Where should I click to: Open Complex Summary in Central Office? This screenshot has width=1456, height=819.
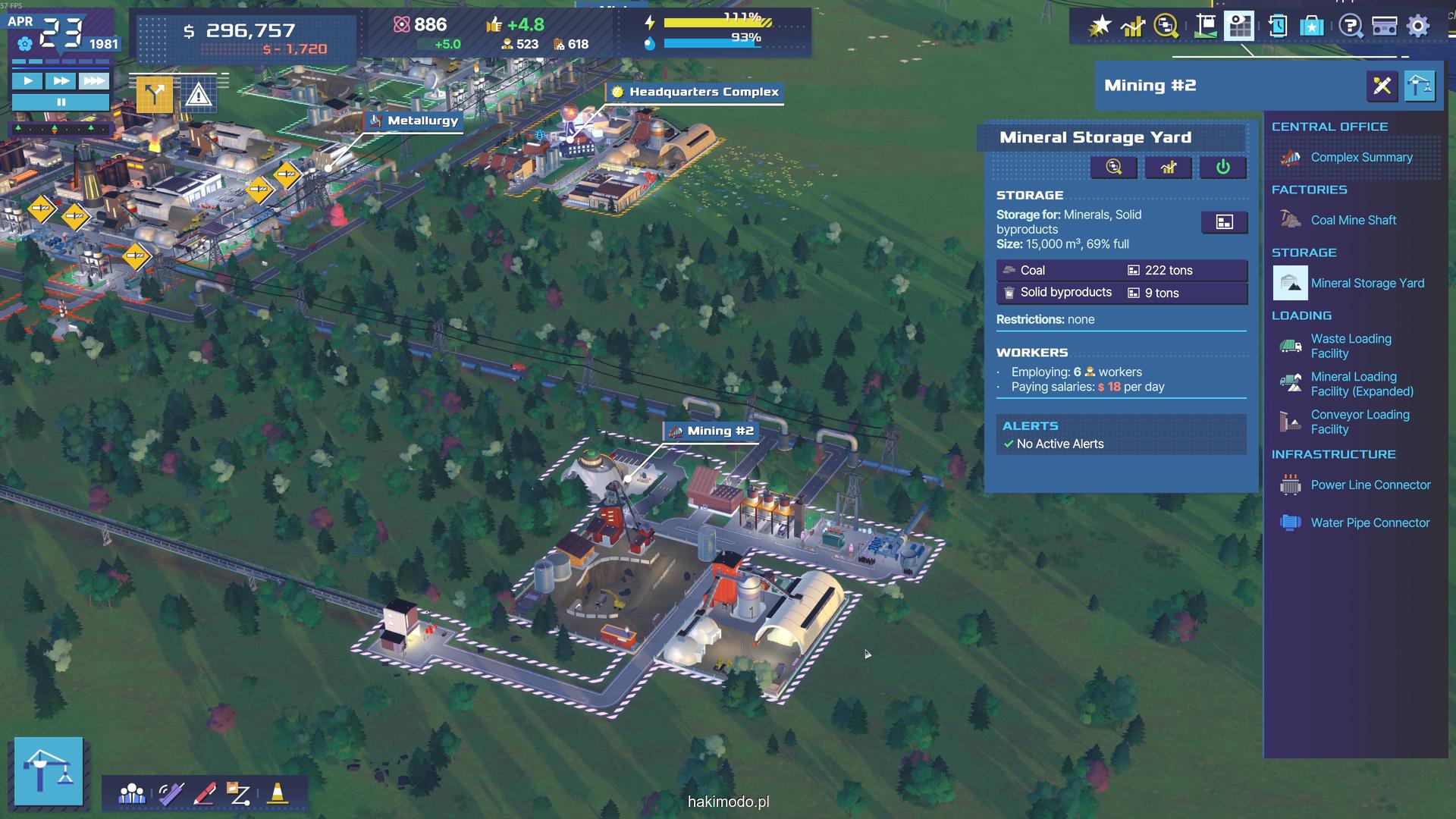(x=1361, y=158)
